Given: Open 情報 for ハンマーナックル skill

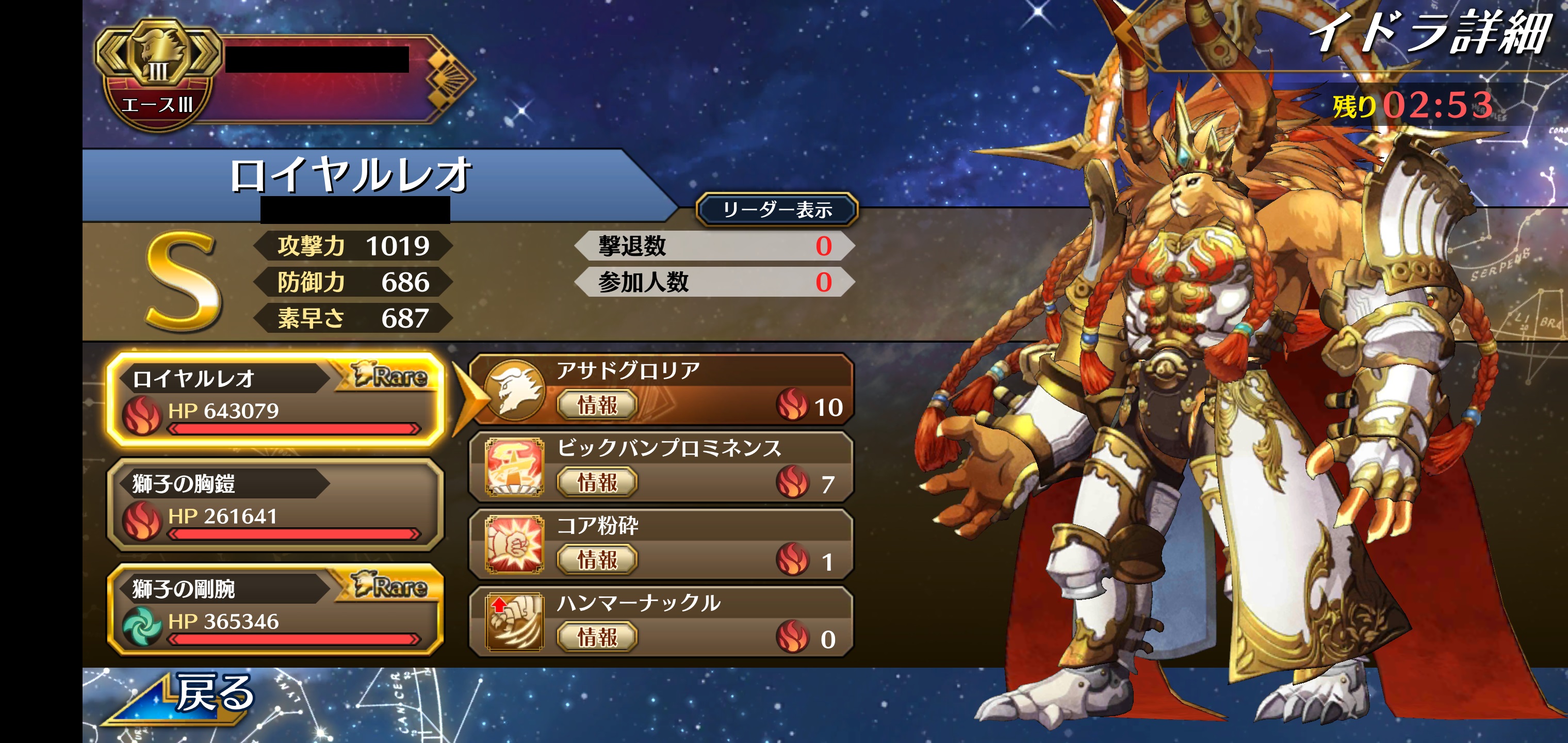Looking at the screenshot, I should click(x=597, y=637).
